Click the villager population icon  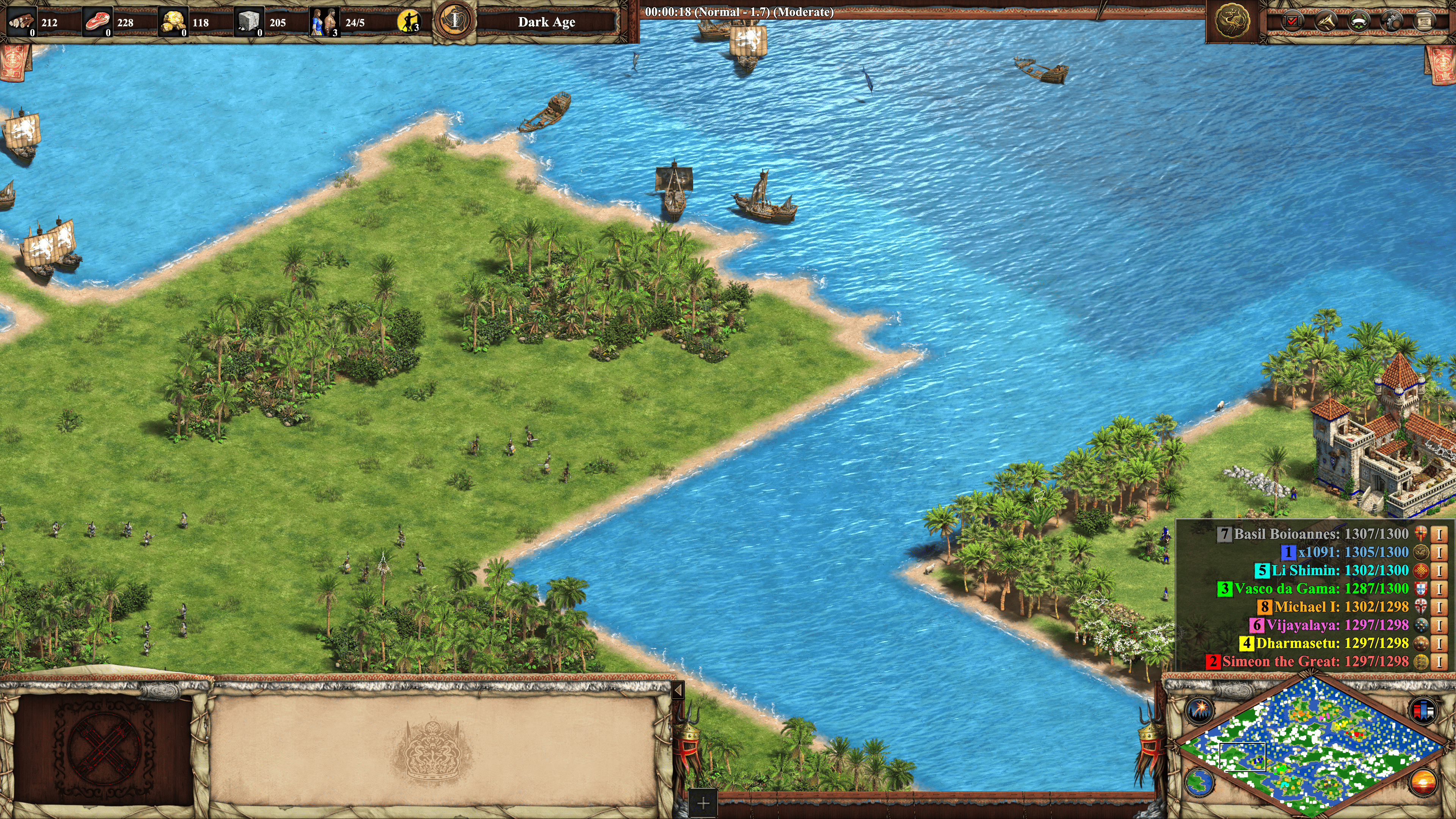point(325,22)
